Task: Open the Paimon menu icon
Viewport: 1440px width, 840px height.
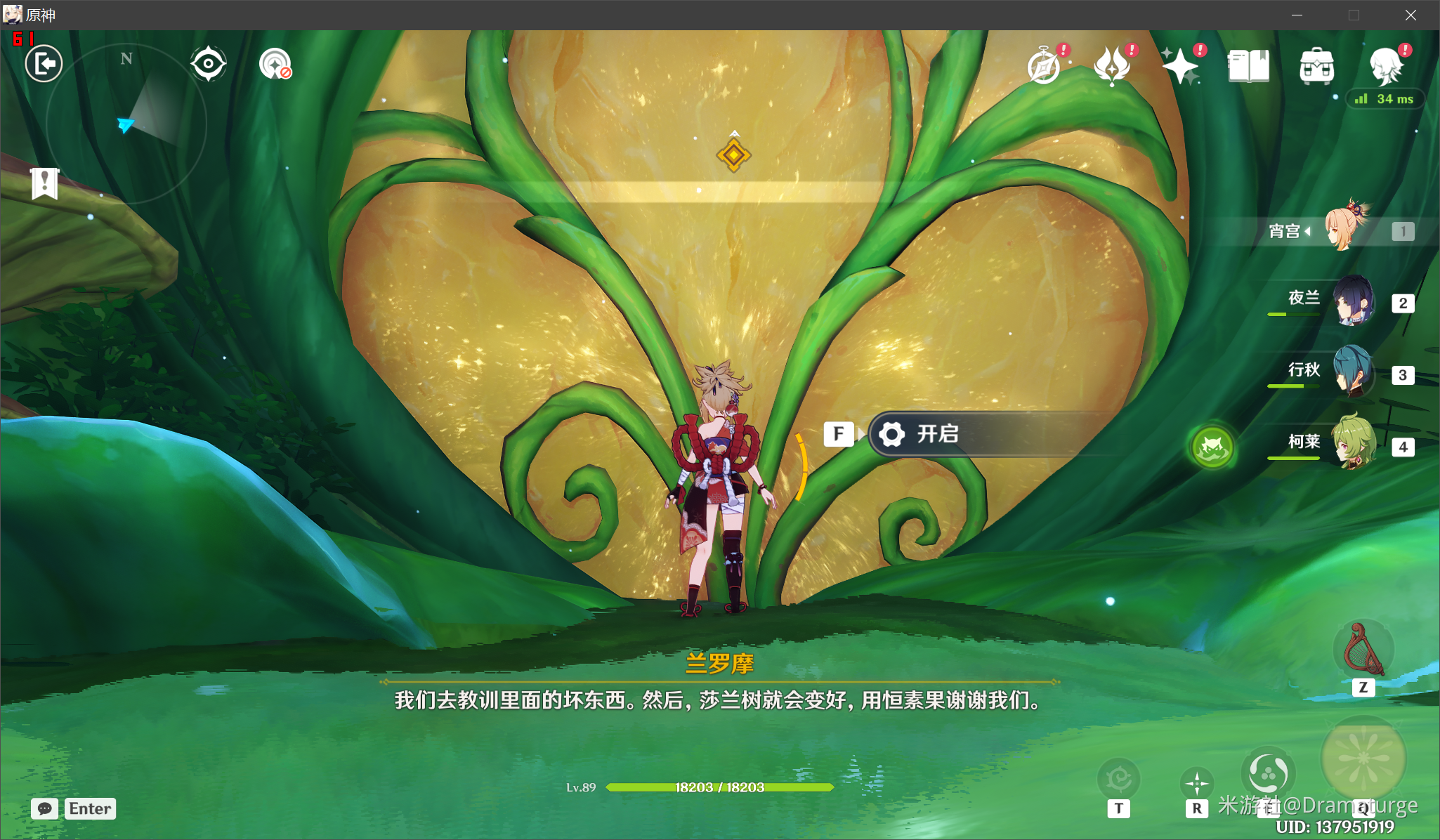Action: 1386,67
